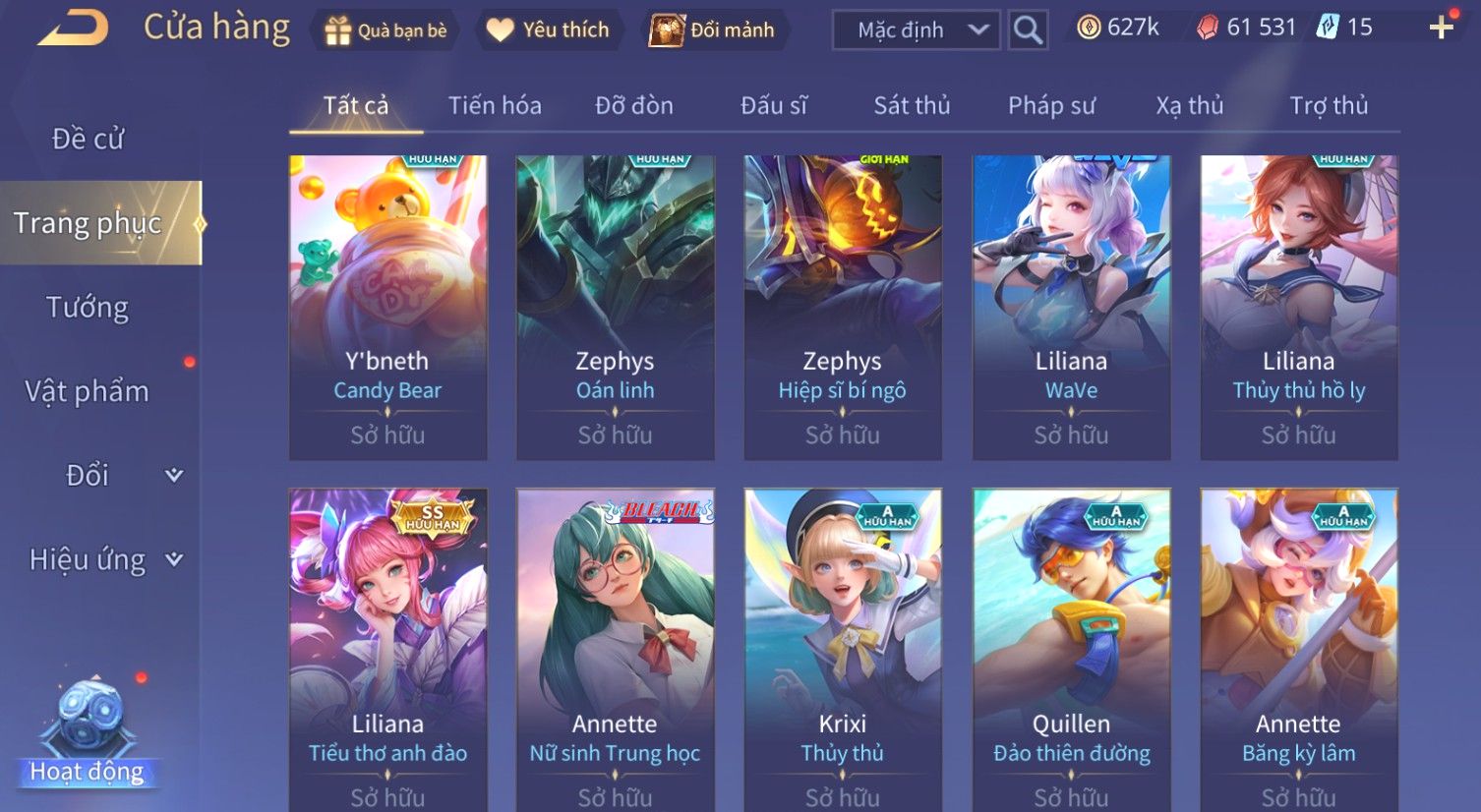View the Liliana WaVe skin card

tap(1071, 307)
